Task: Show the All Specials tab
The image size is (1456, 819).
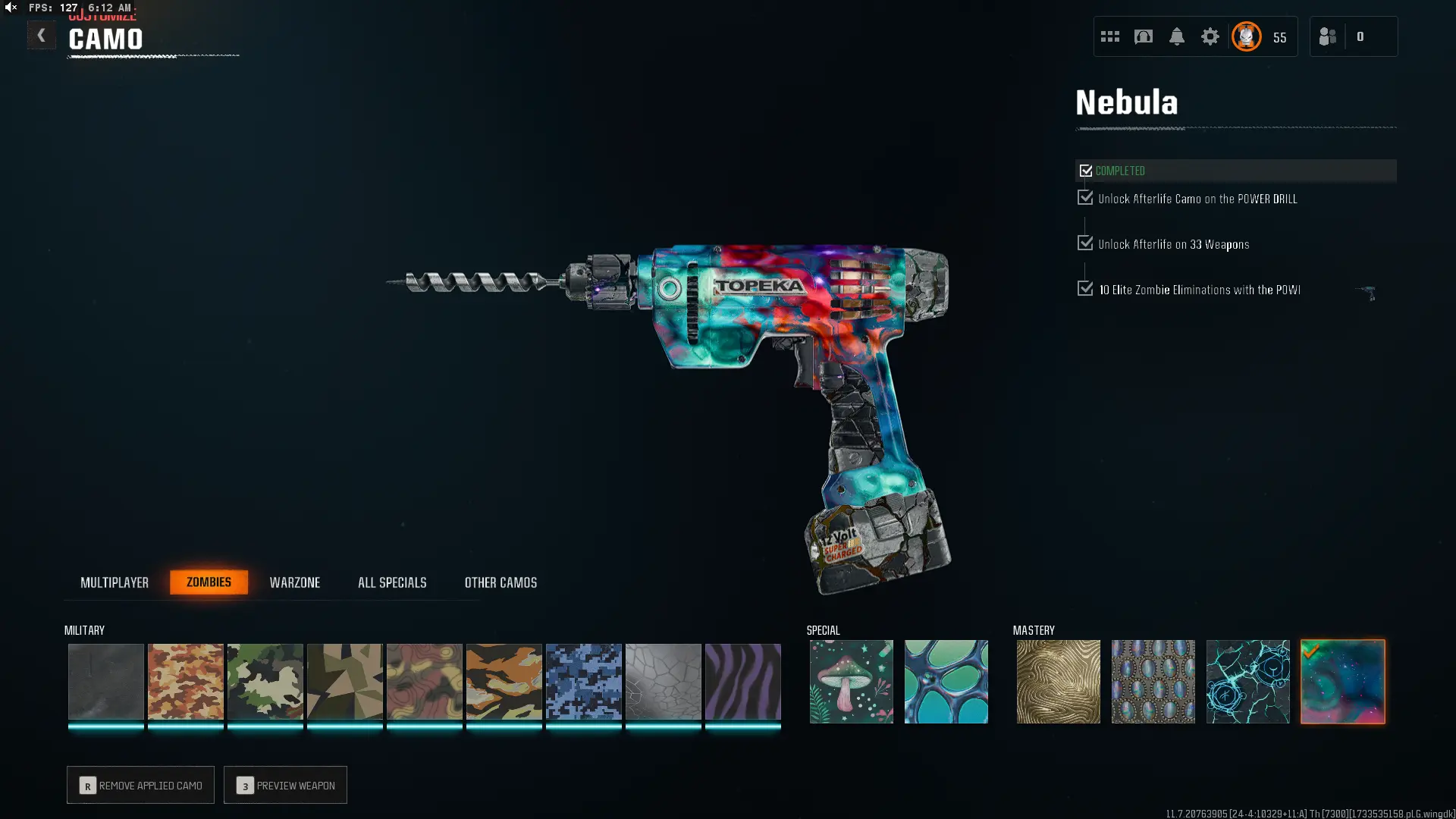Action: point(392,582)
